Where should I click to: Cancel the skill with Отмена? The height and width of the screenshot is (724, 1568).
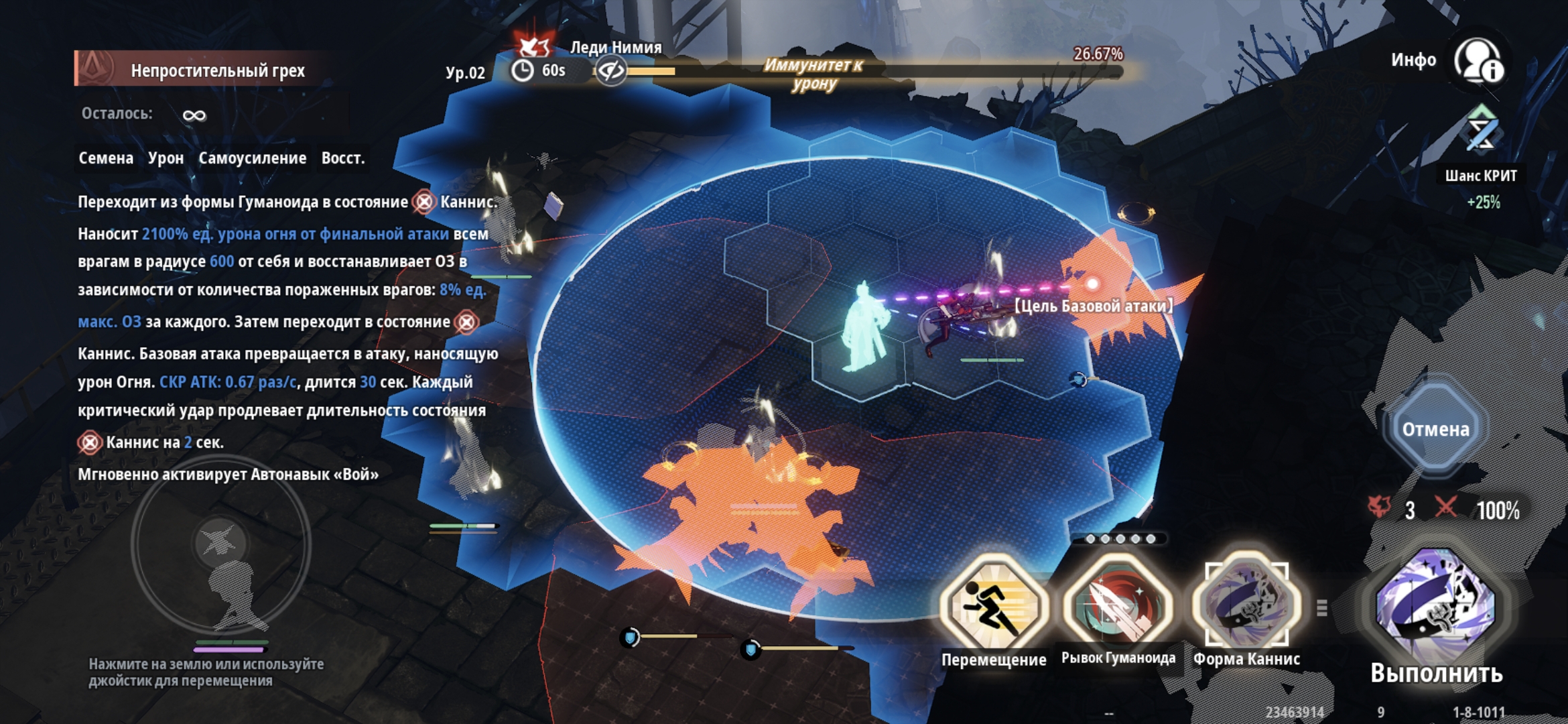1435,429
